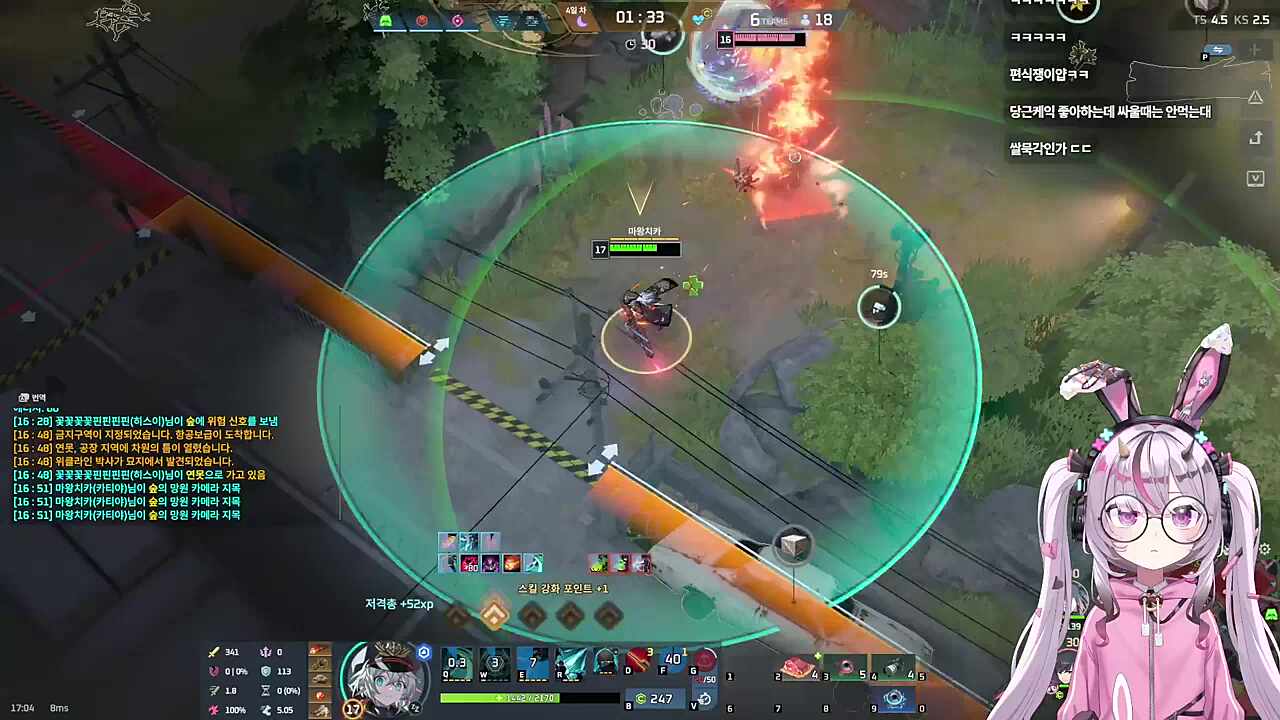Click the blue shield toggle beside the portrait
The image size is (1280, 720).
pyautogui.click(x=424, y=653)
